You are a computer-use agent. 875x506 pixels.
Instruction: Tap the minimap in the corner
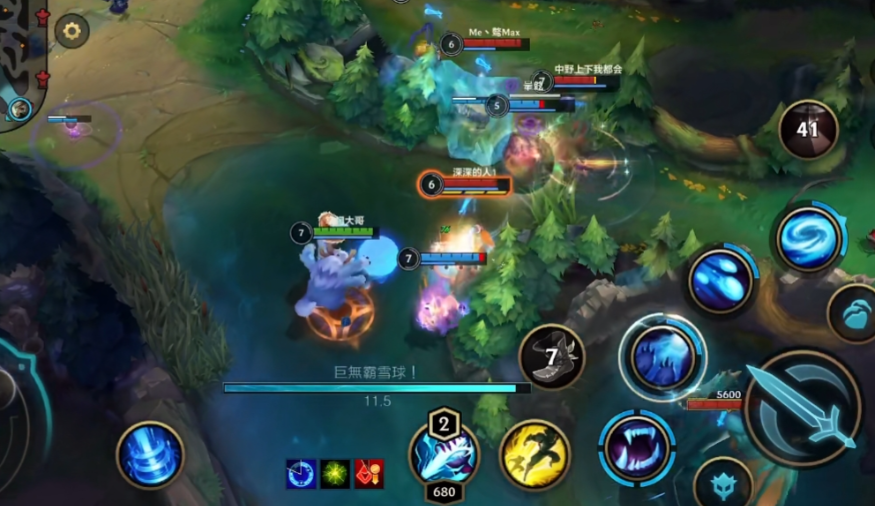coord(20,55)
